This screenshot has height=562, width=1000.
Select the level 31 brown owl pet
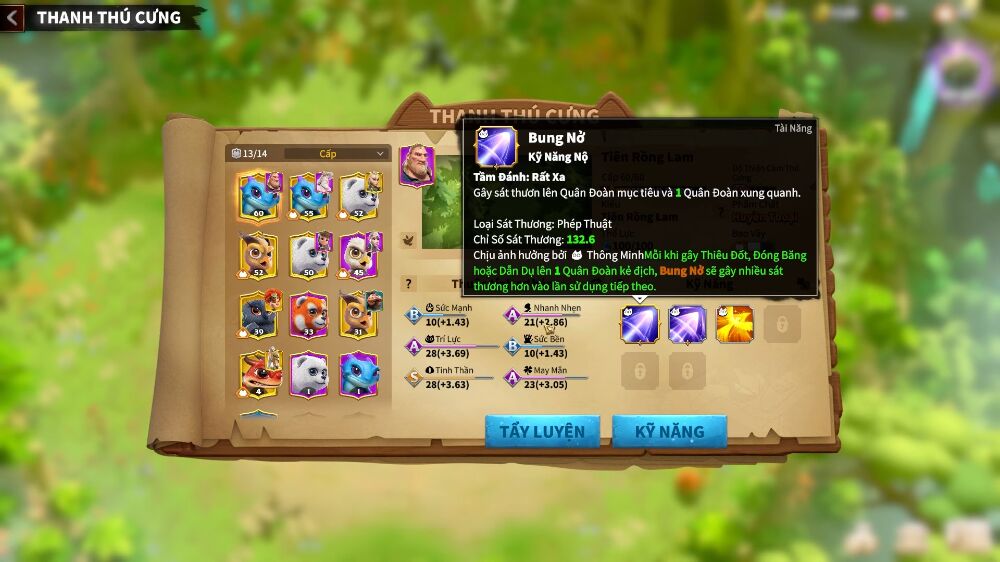pos(358,313)
